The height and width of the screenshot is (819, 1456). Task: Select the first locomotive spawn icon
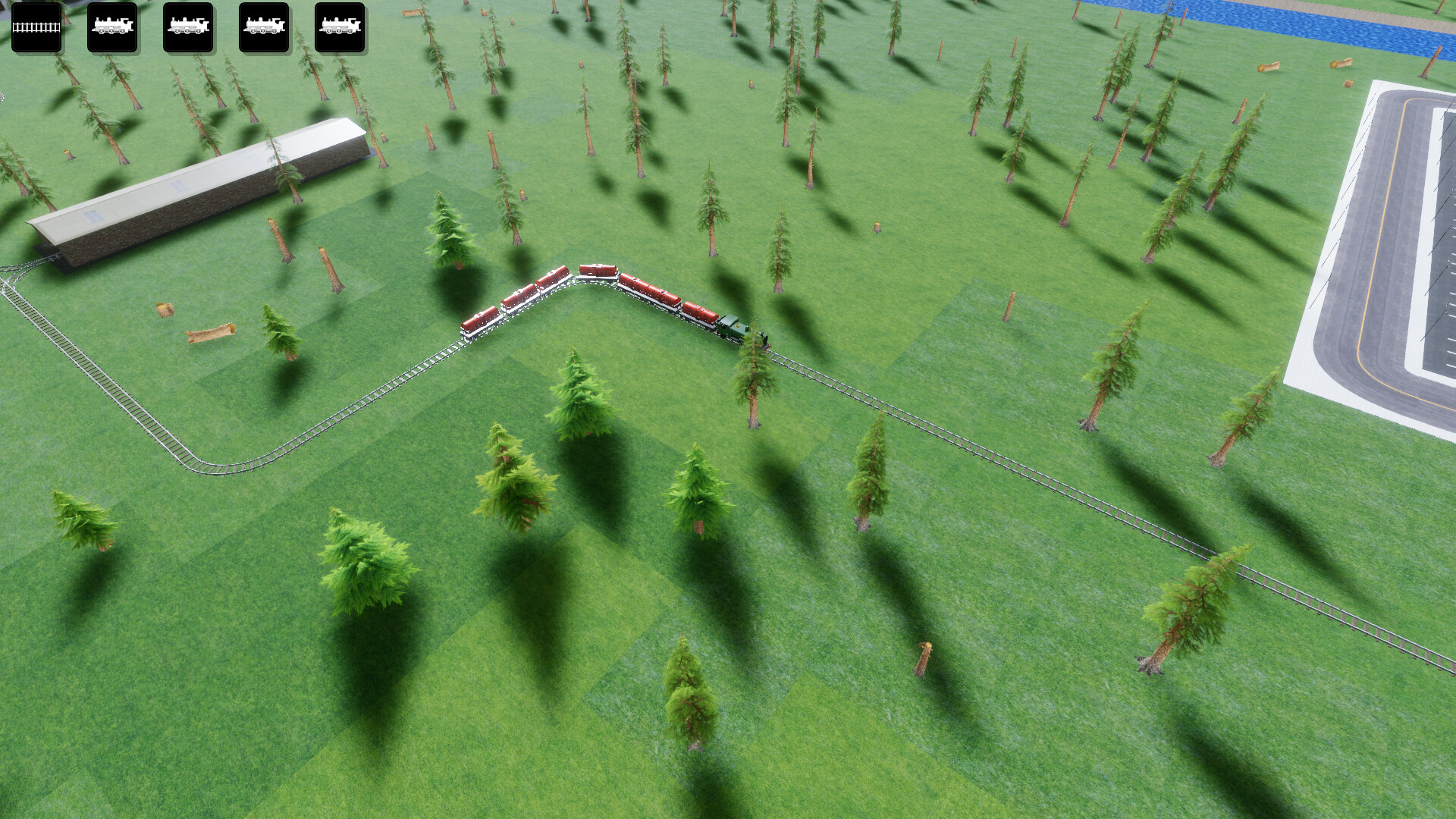coord(112,28)
